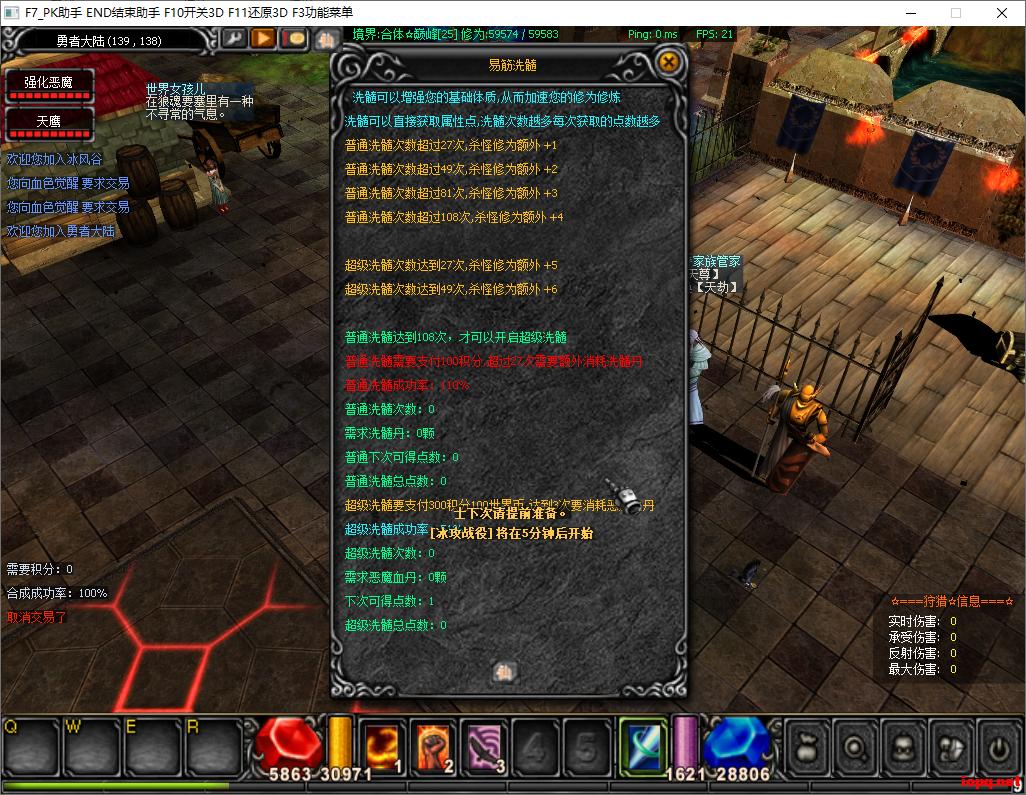Click the hand button at panel bottom
Image resolution: width=1026 pixels, height=795 pixels.
point(507,672)
